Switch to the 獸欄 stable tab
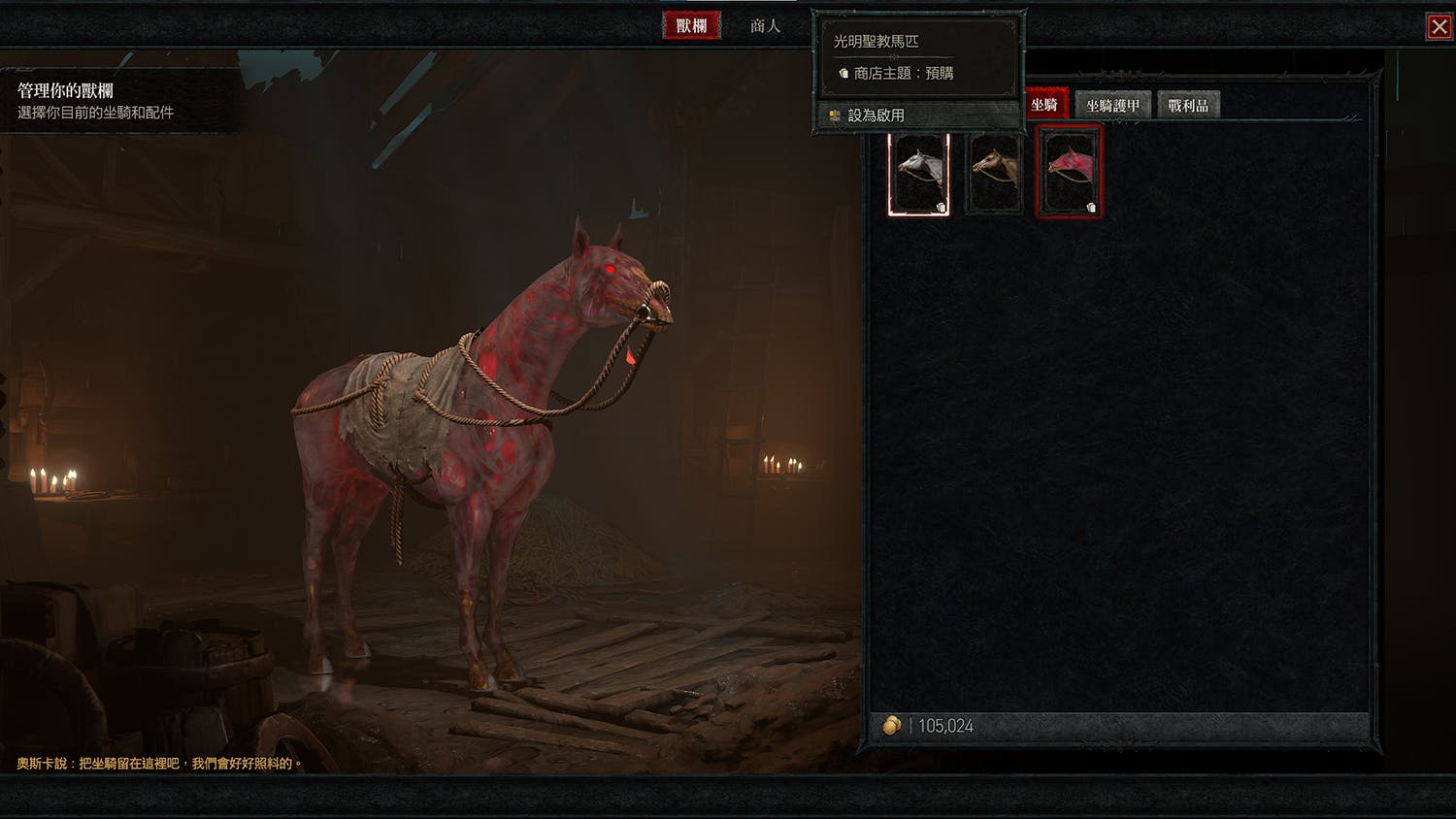Screen dimensions: 1456x819 [x=691, y=26]
